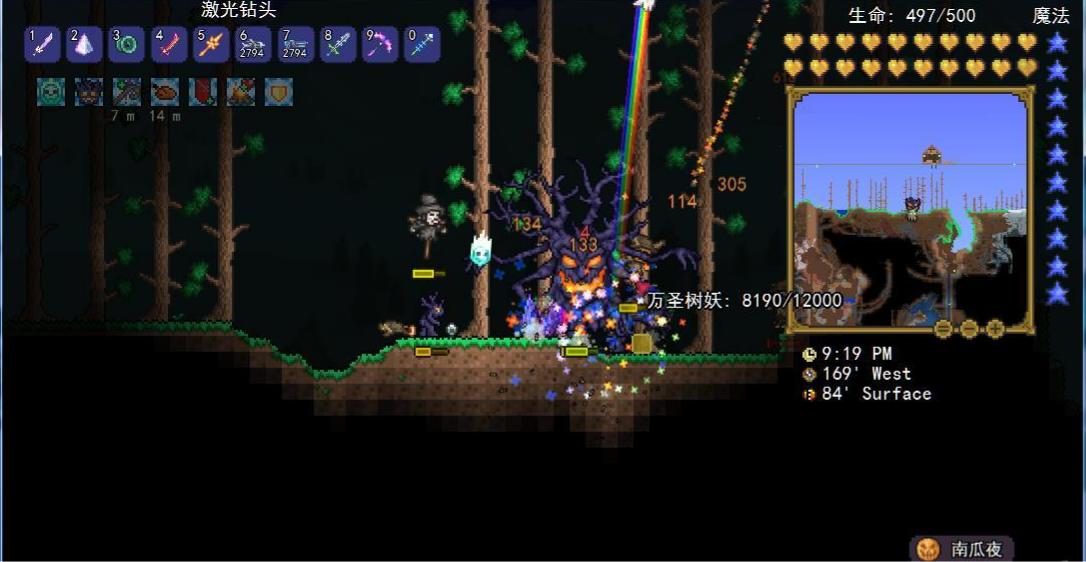Select the white sword in hotbar slot 1
Image resolution: width=1086 pixels, height=562 pixels.
pos(41,44)
